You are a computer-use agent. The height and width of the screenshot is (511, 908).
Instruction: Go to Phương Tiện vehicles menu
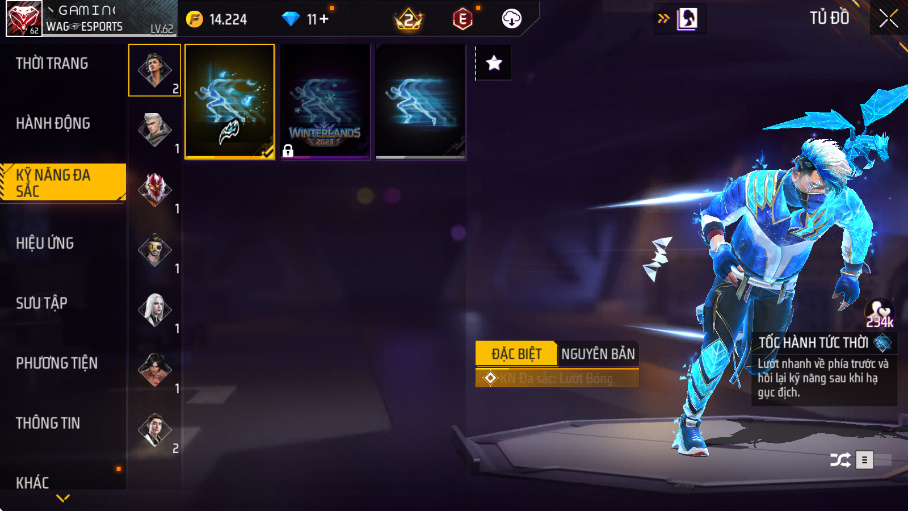(x=57, y=363)
